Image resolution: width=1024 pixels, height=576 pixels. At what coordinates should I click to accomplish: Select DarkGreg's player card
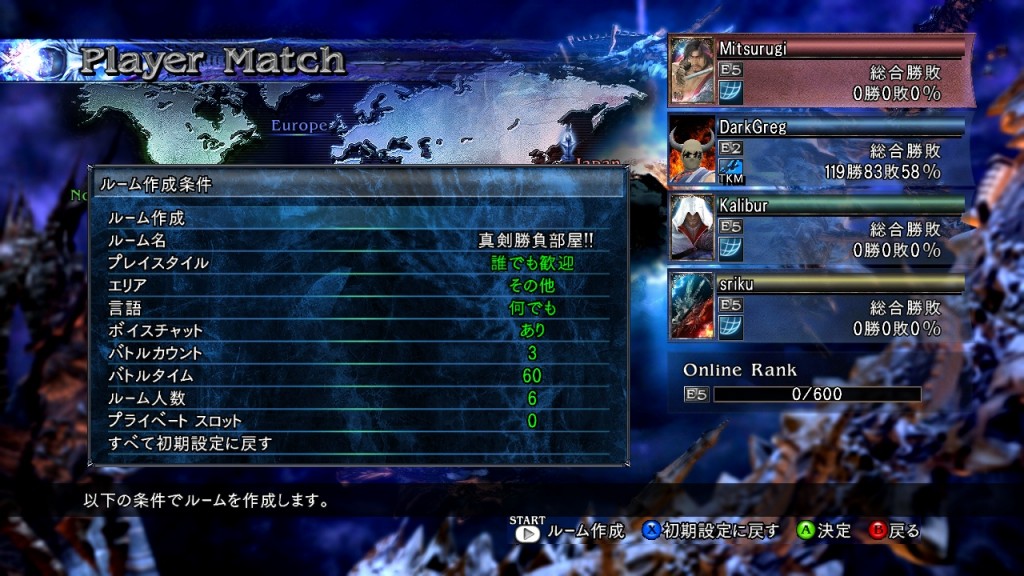coord(819,150)
